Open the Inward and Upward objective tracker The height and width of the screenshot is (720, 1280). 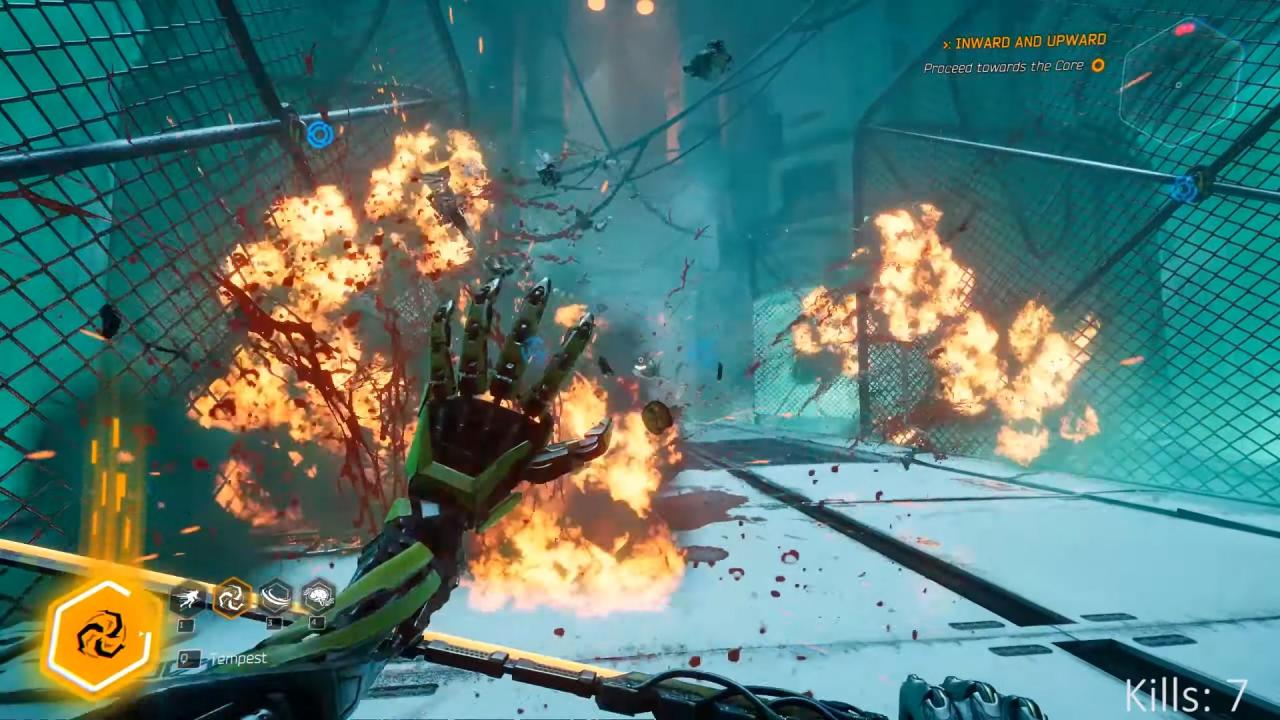coord(1030,42)
